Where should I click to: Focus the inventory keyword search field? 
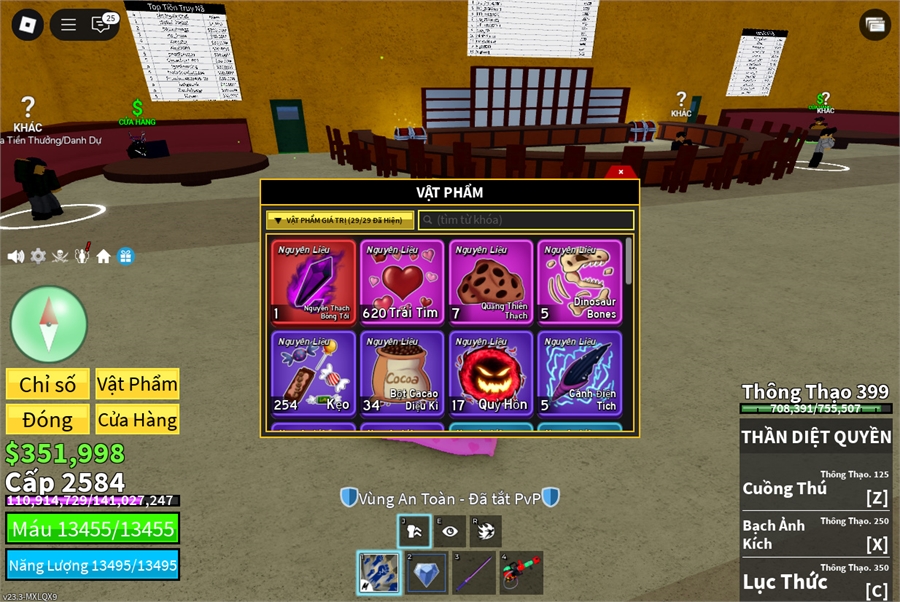pos(526,220)
